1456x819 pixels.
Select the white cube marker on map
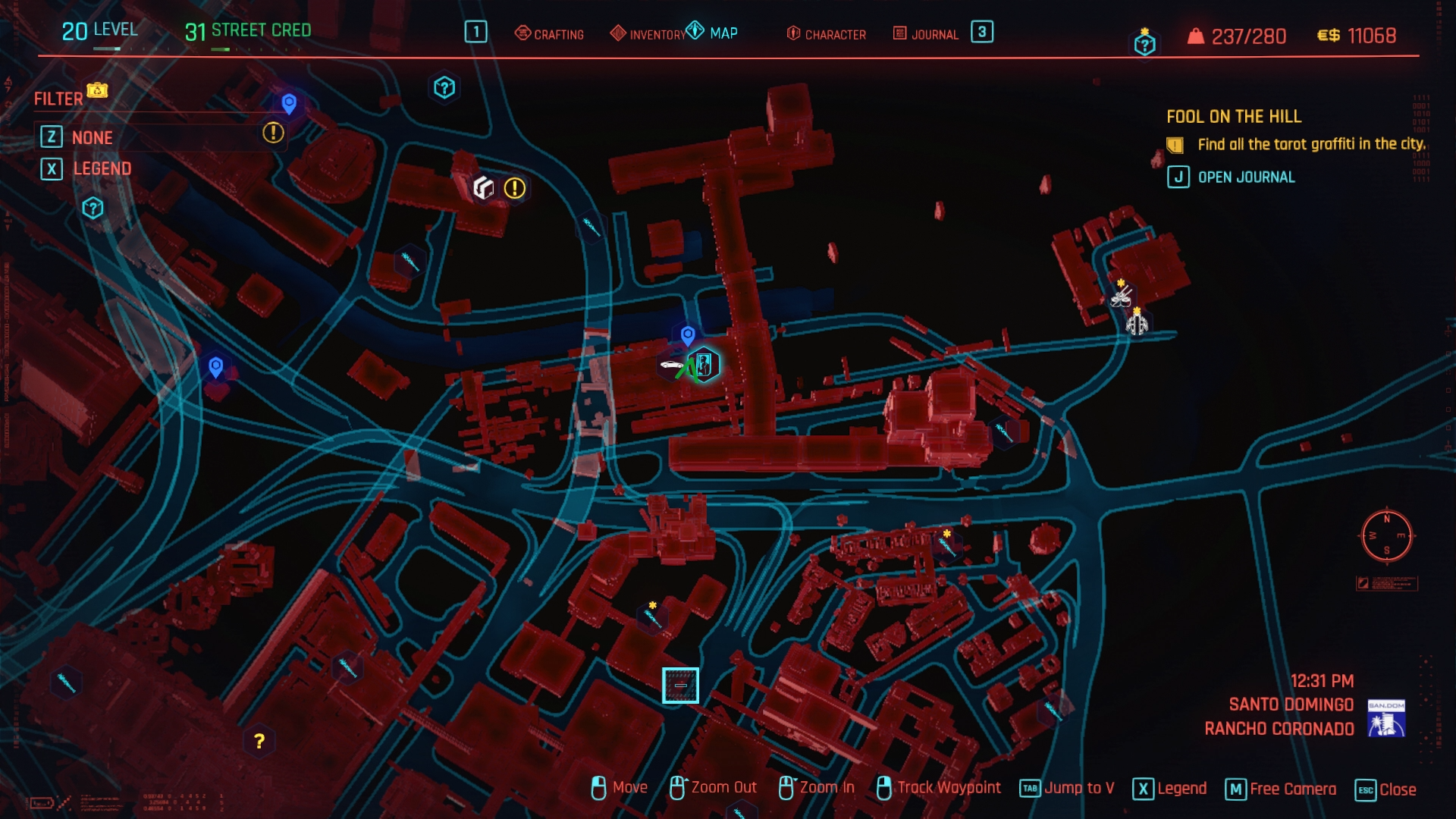(x=483, y=187)
